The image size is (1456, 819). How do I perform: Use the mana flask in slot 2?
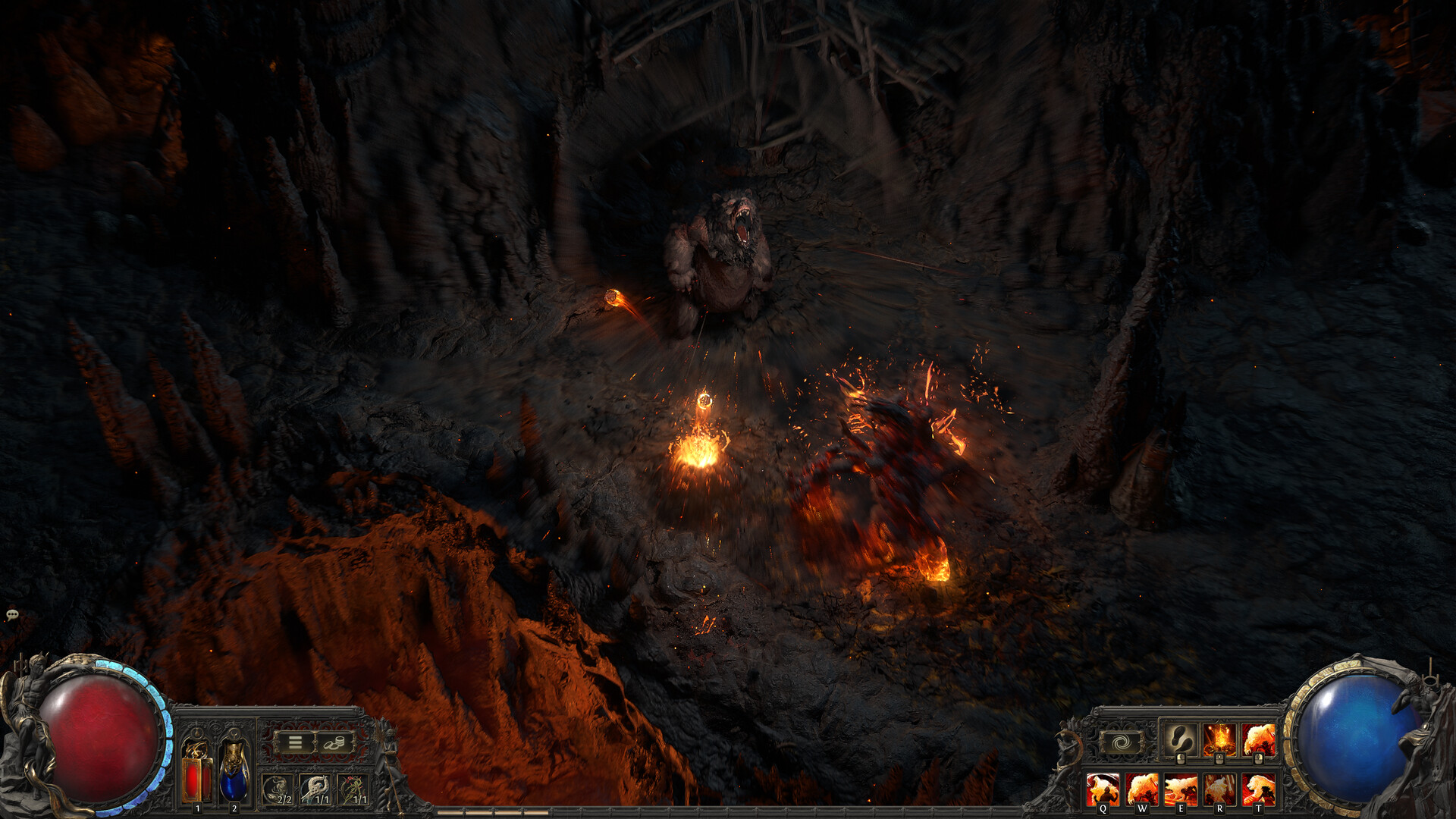(x=234, y=773)
